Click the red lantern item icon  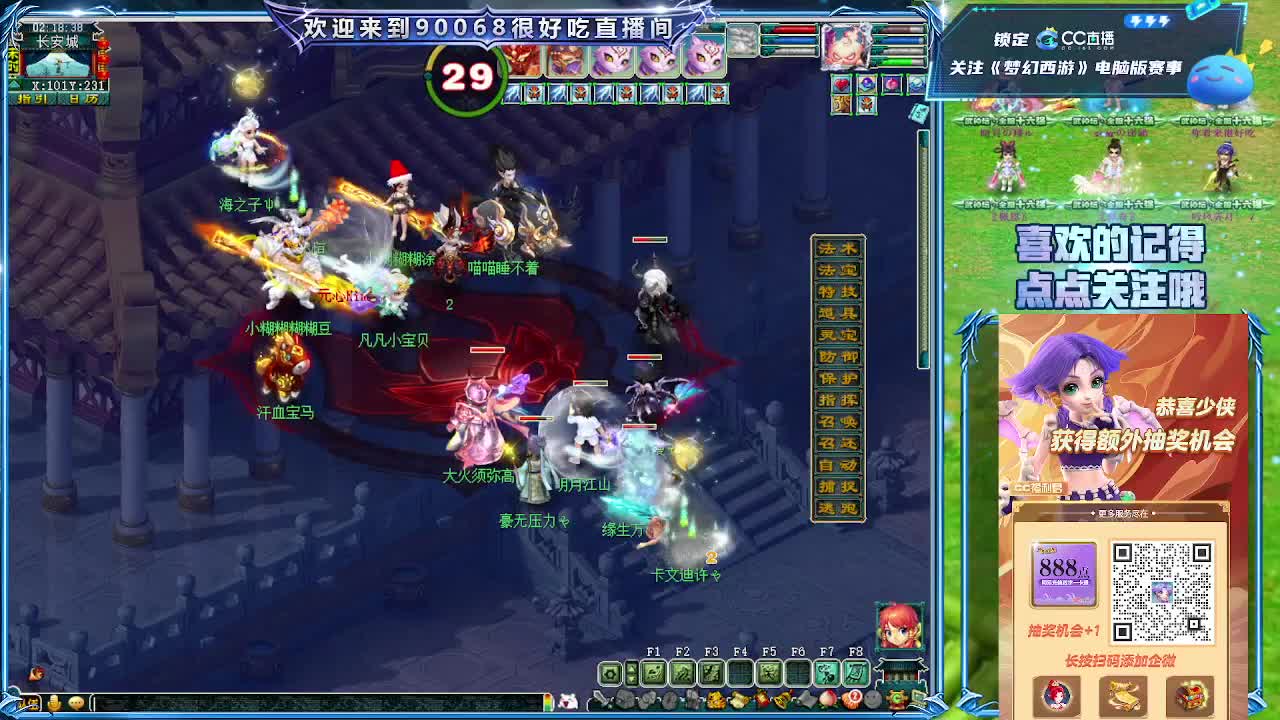[x=763, y=699]
